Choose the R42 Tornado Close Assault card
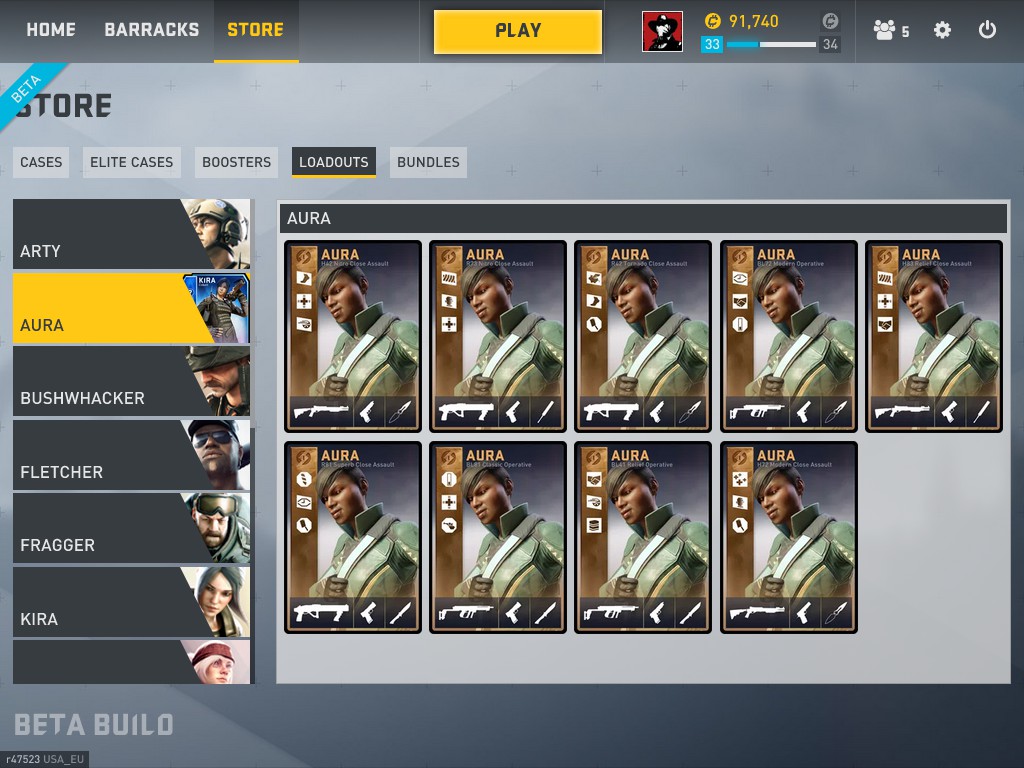Viewport: 1024px width, 768px height. [643, 336]
